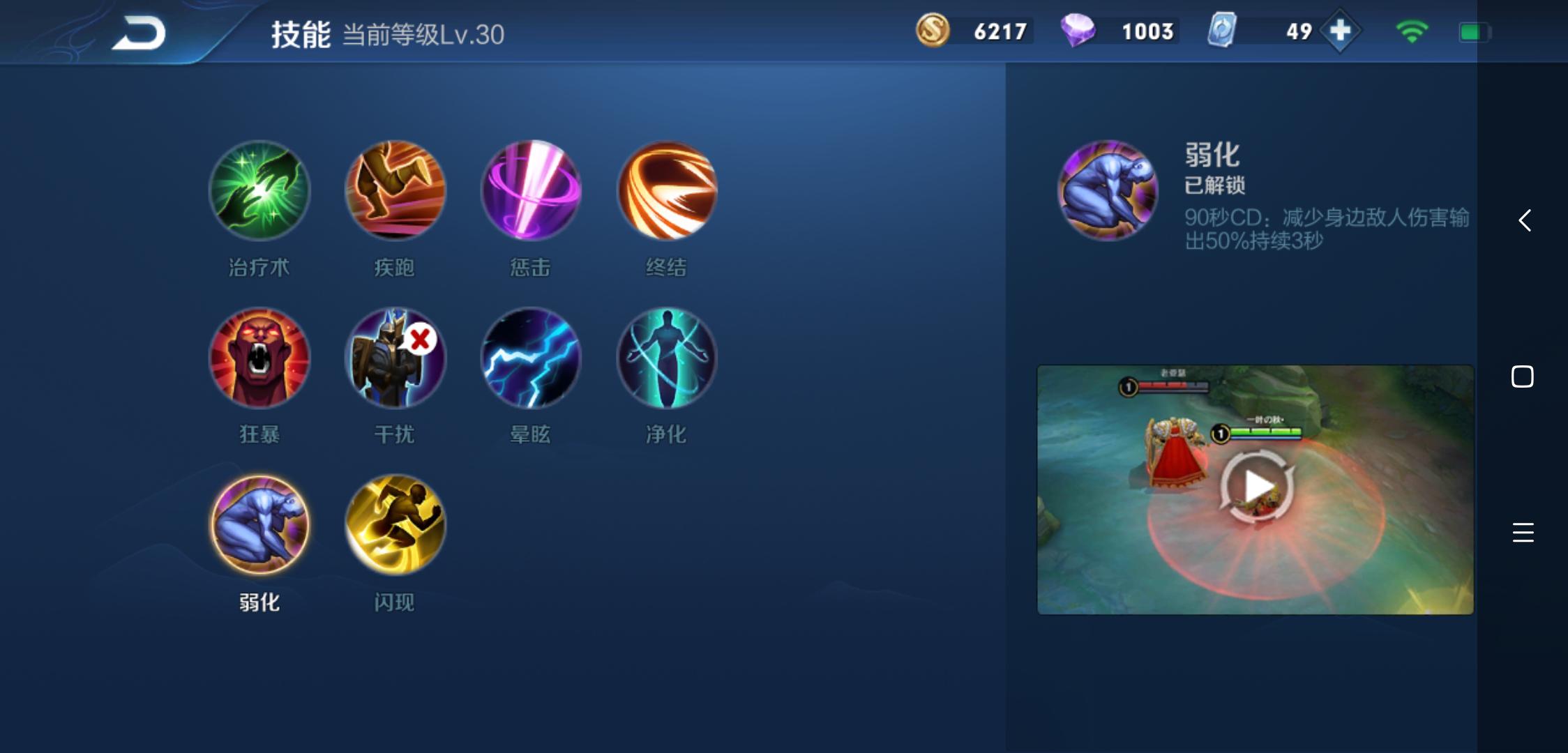Open the gold coin balance display
Screen dimensions: 1568x753
coord(973,31)
